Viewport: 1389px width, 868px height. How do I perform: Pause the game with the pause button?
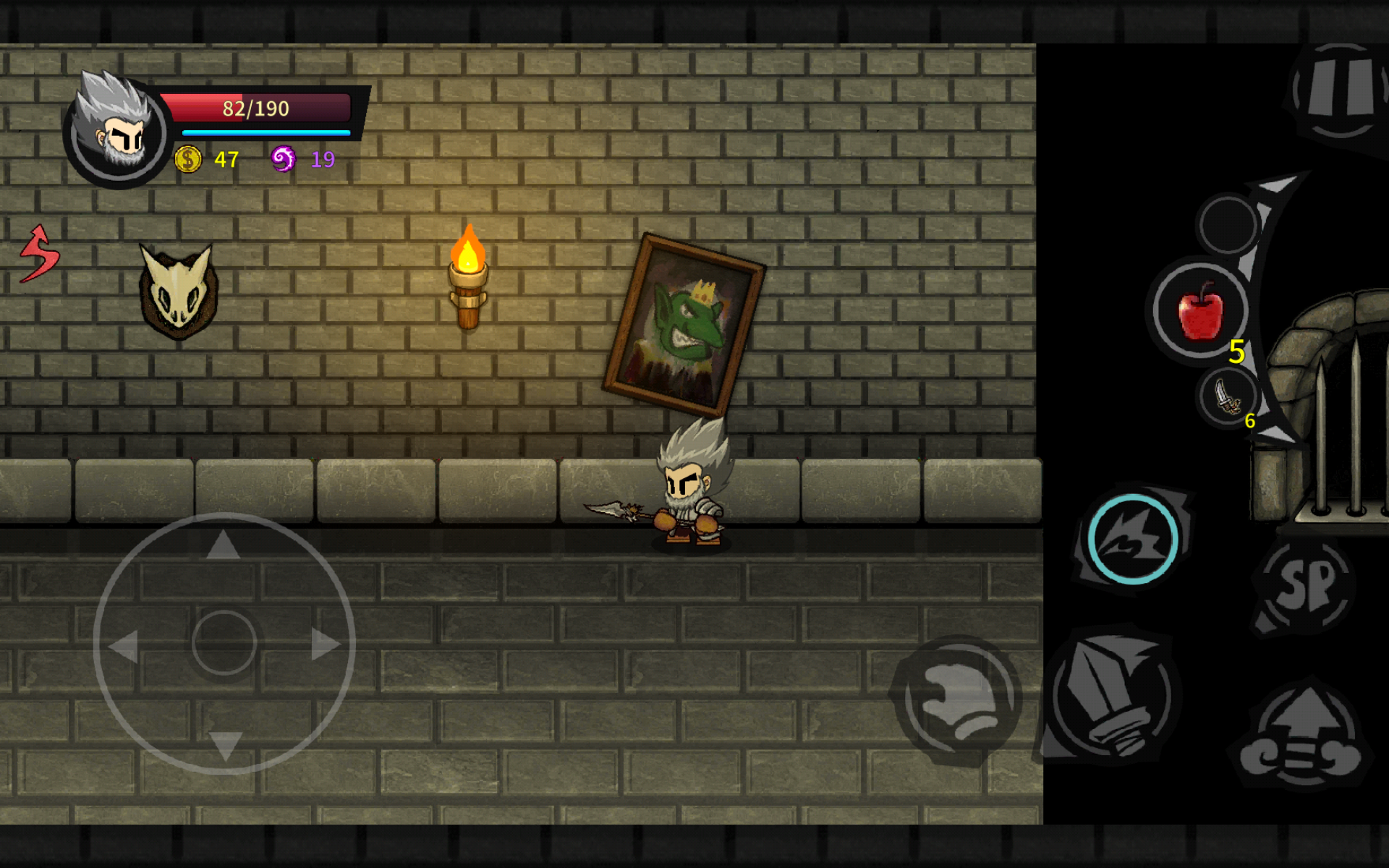pos(1339,90)
